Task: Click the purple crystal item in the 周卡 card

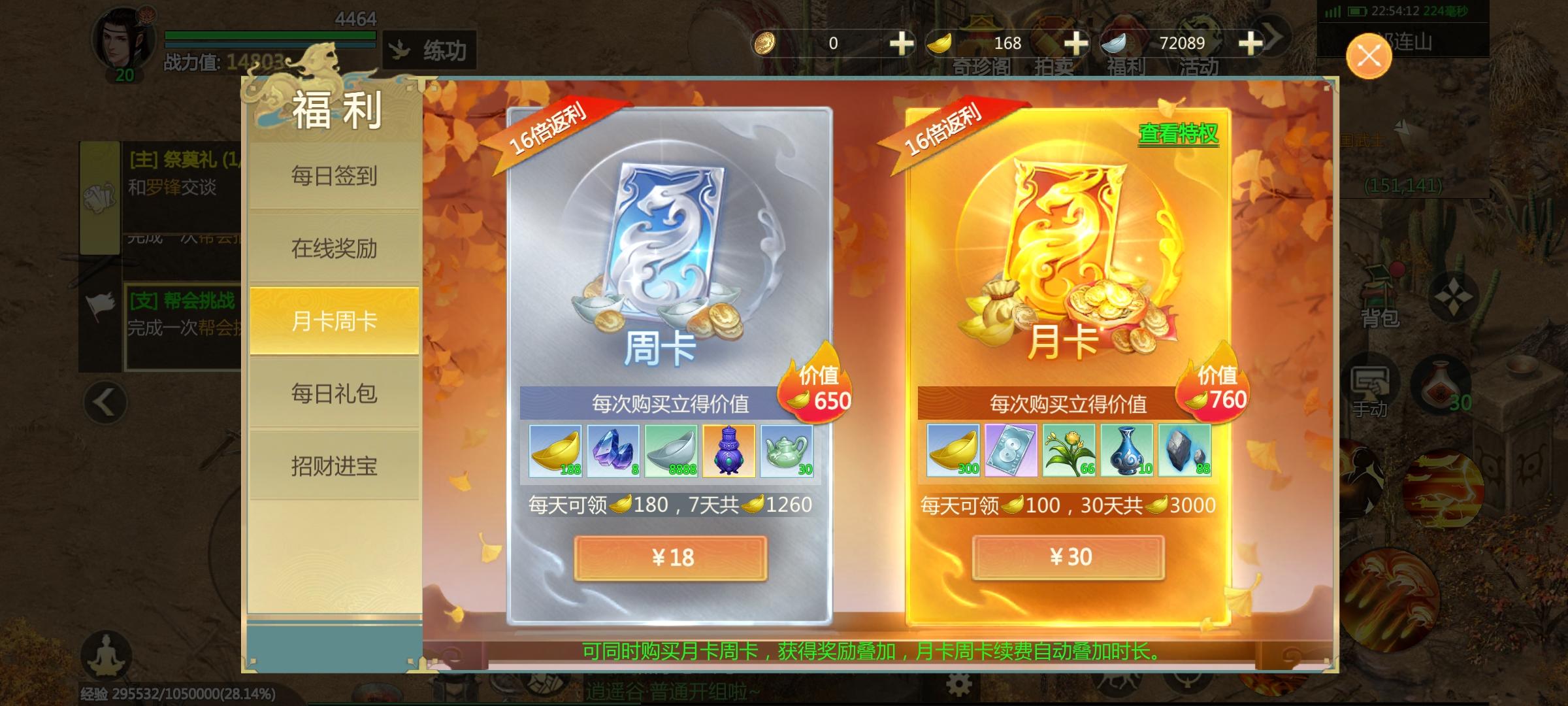Action: [613, 451]
